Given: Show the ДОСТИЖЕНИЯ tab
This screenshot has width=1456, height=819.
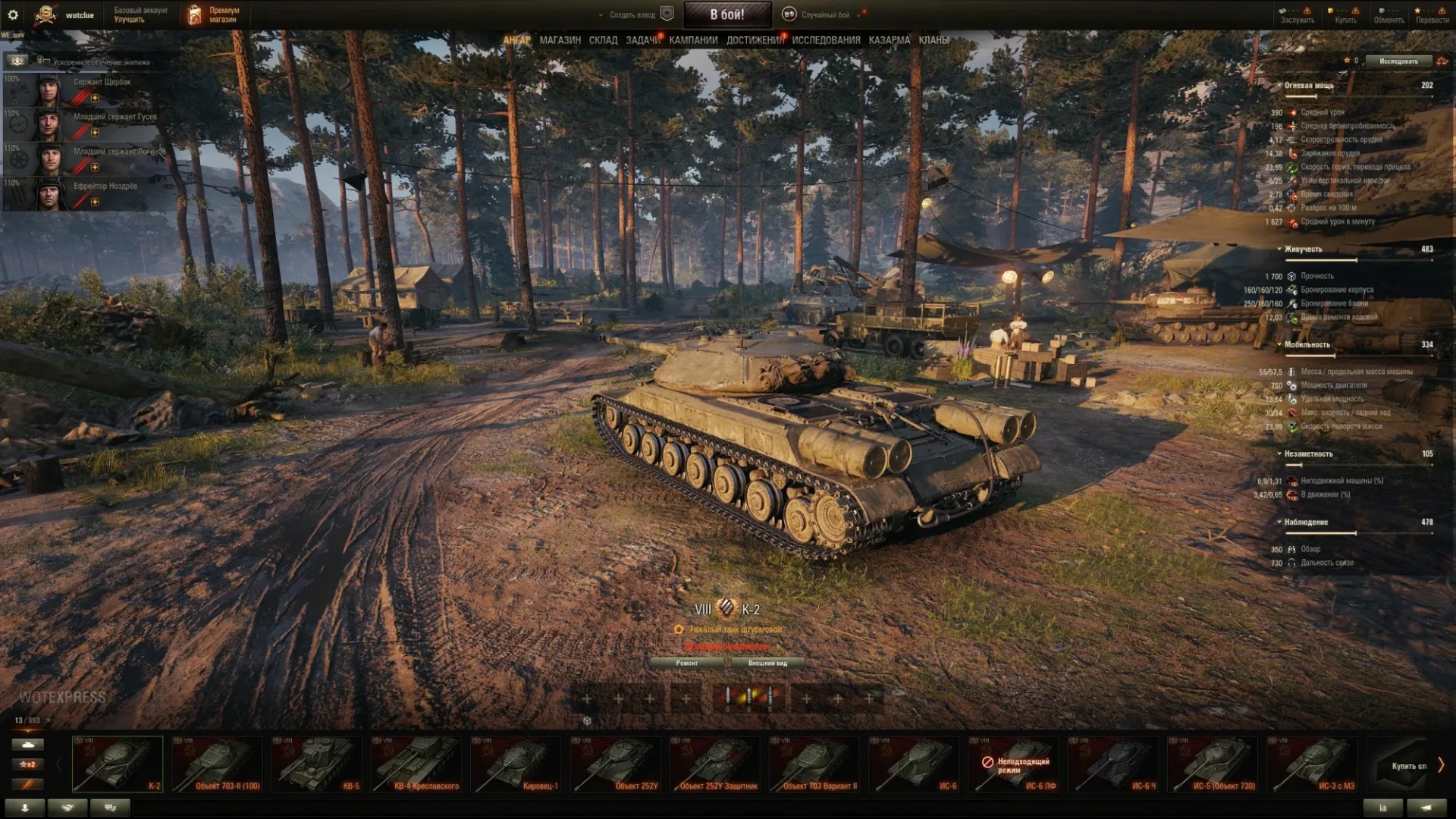Looking at the screenshot, I should pyautogui.click(x=755, y=40).
